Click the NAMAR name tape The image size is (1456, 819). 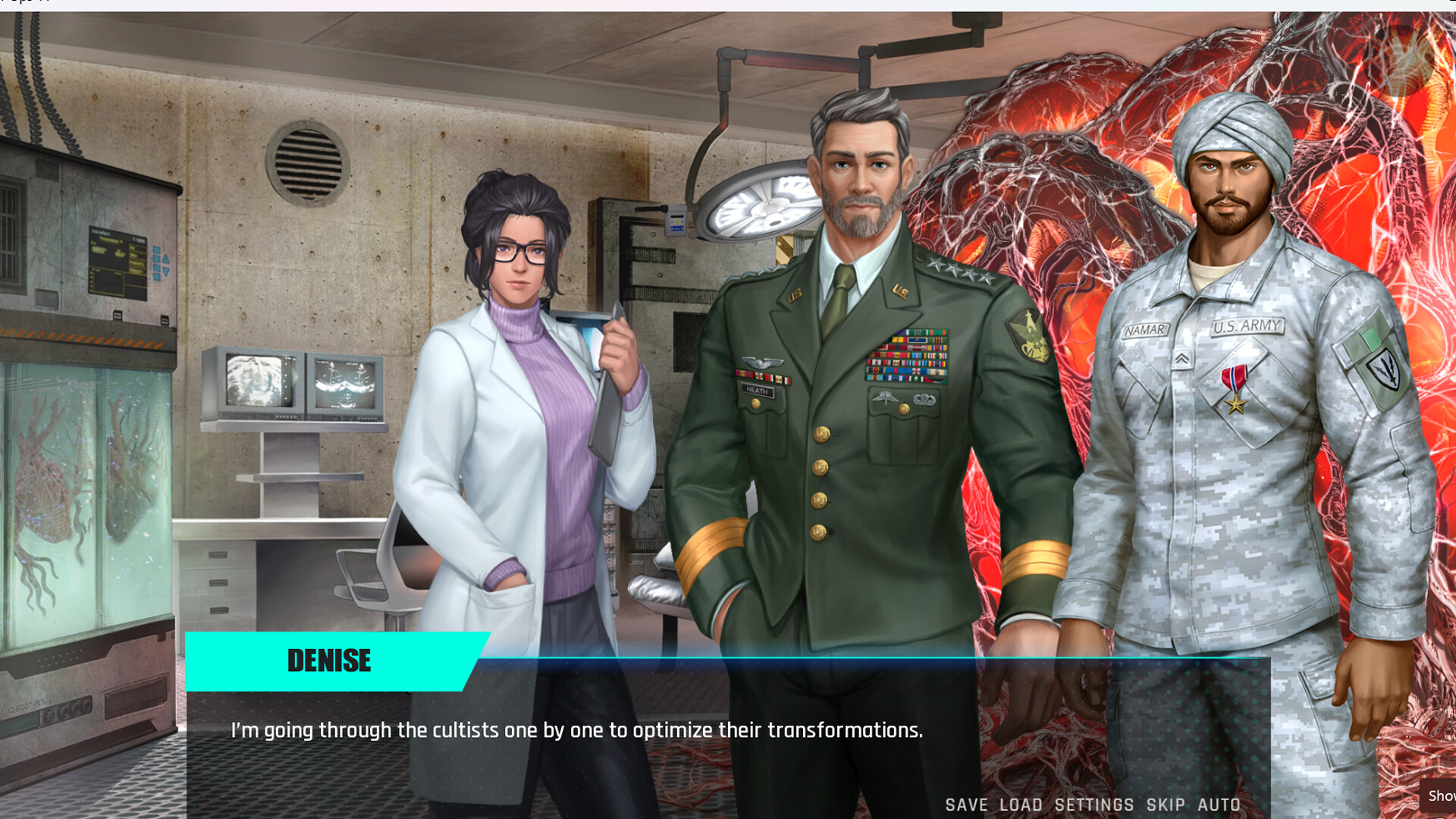[x=1146, y=327]
